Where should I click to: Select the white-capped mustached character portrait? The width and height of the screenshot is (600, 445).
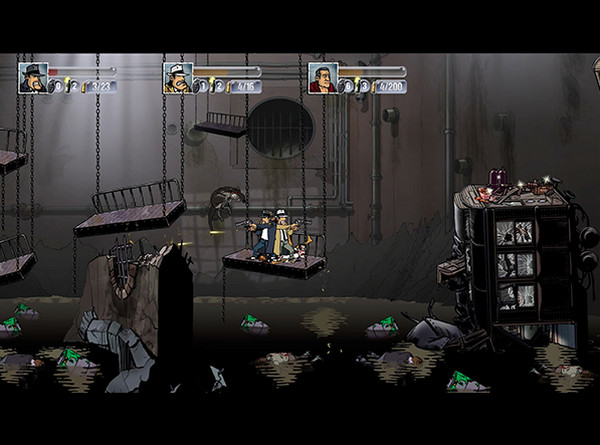pyautogui.click(x=178, y=78)
